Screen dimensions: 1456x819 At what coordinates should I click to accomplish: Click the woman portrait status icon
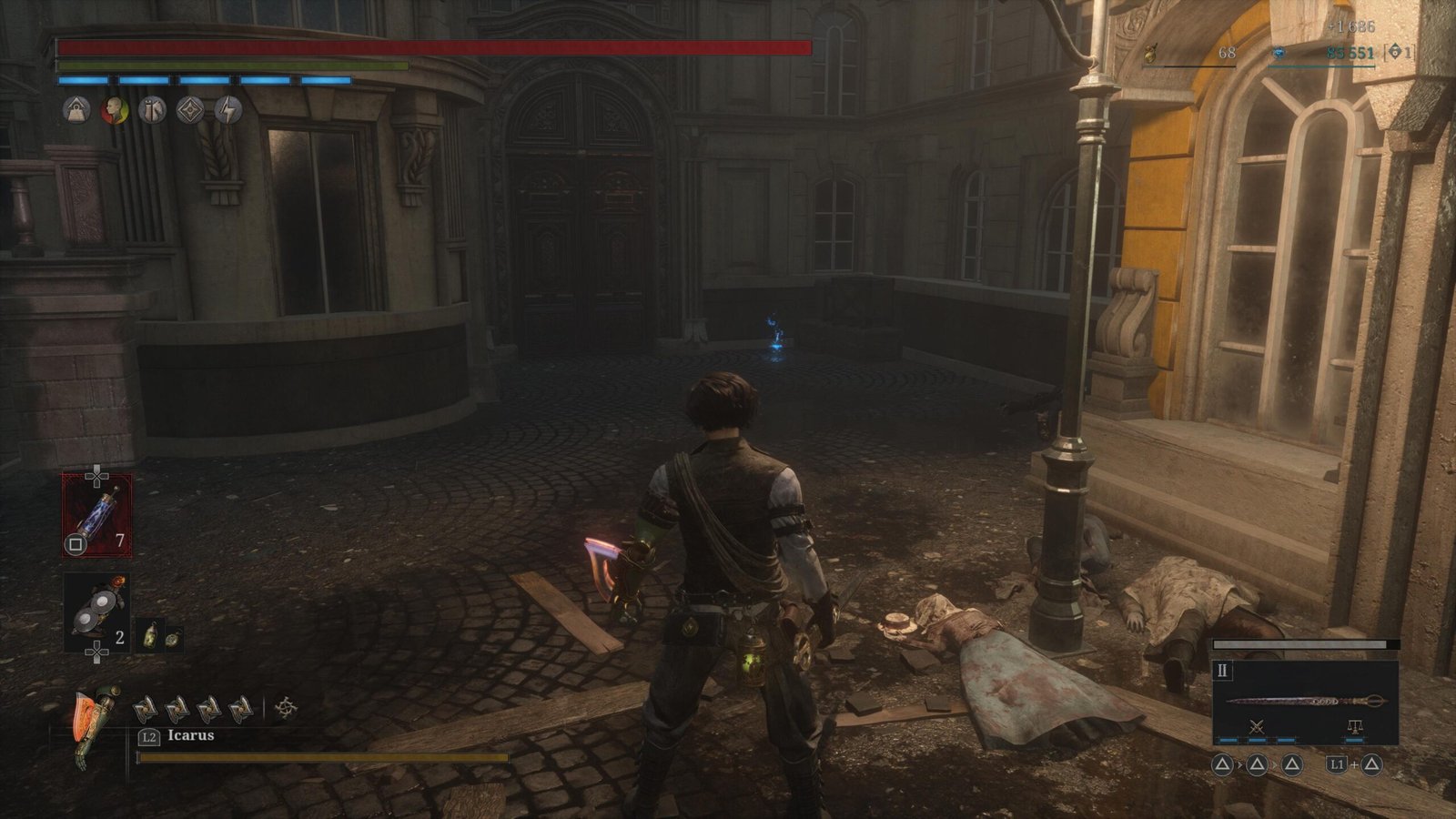tap(115, 110)
